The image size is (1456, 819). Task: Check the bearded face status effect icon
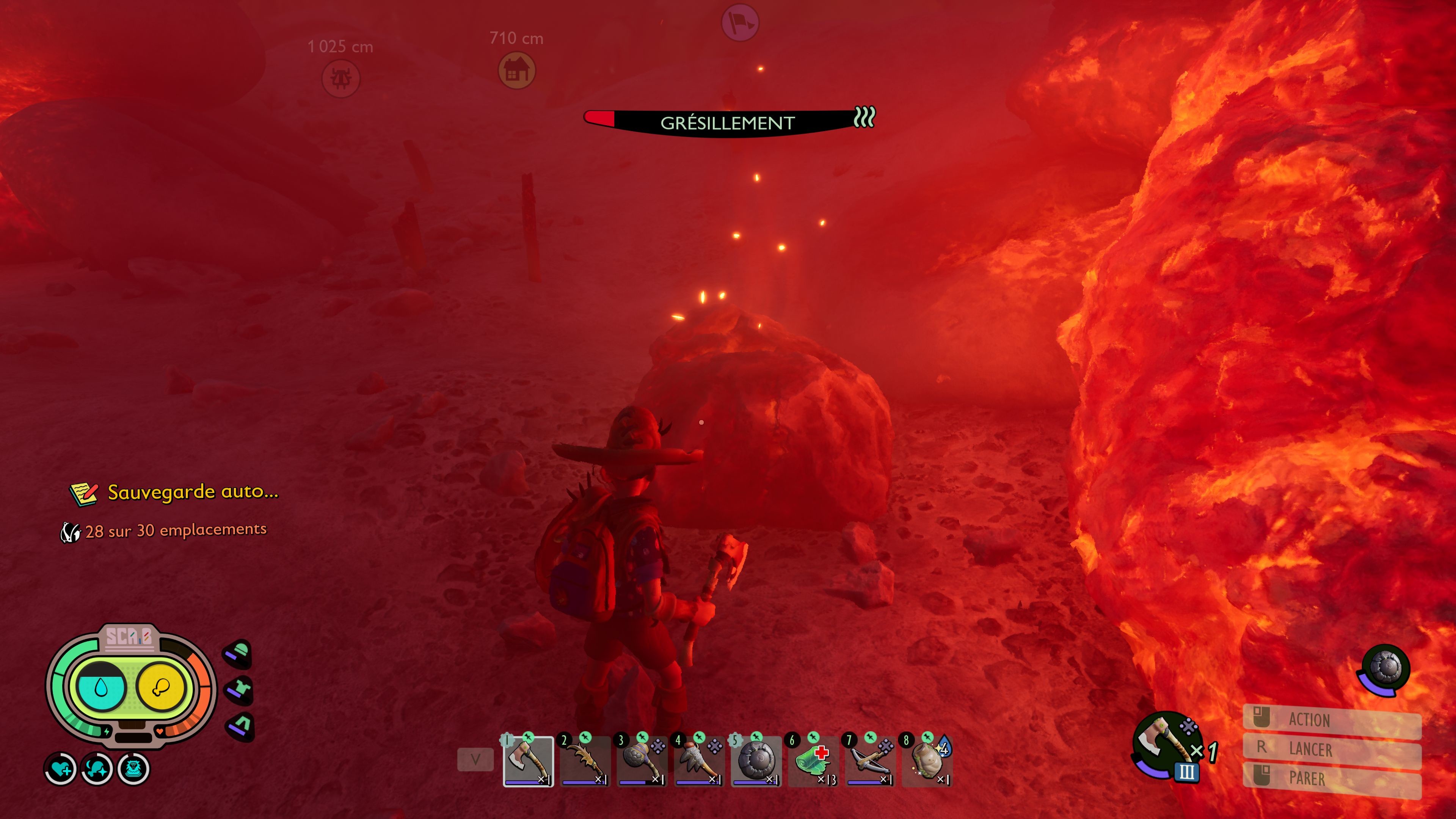click(x=133, y=769)
